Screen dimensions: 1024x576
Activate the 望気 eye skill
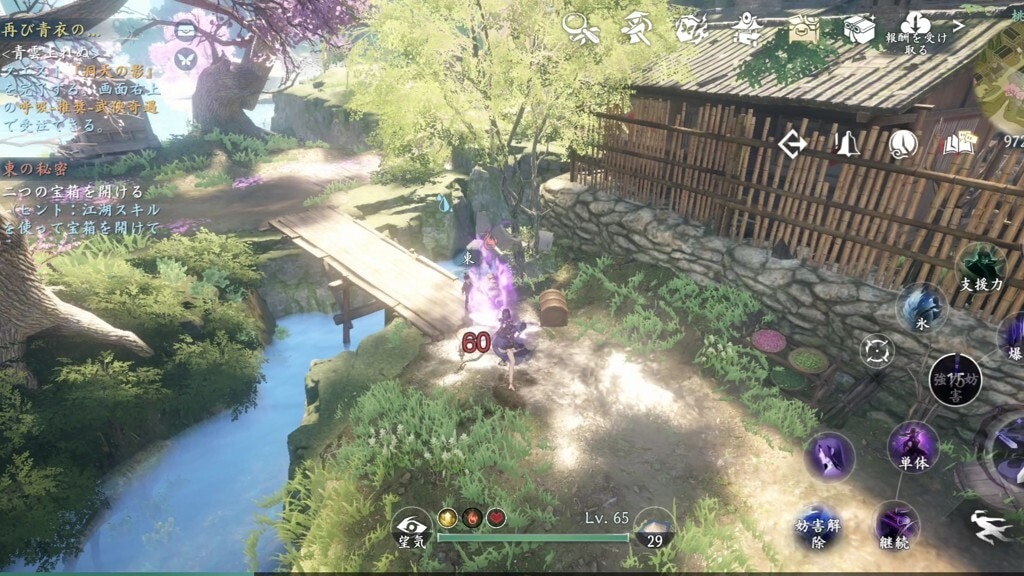point(412,526)
